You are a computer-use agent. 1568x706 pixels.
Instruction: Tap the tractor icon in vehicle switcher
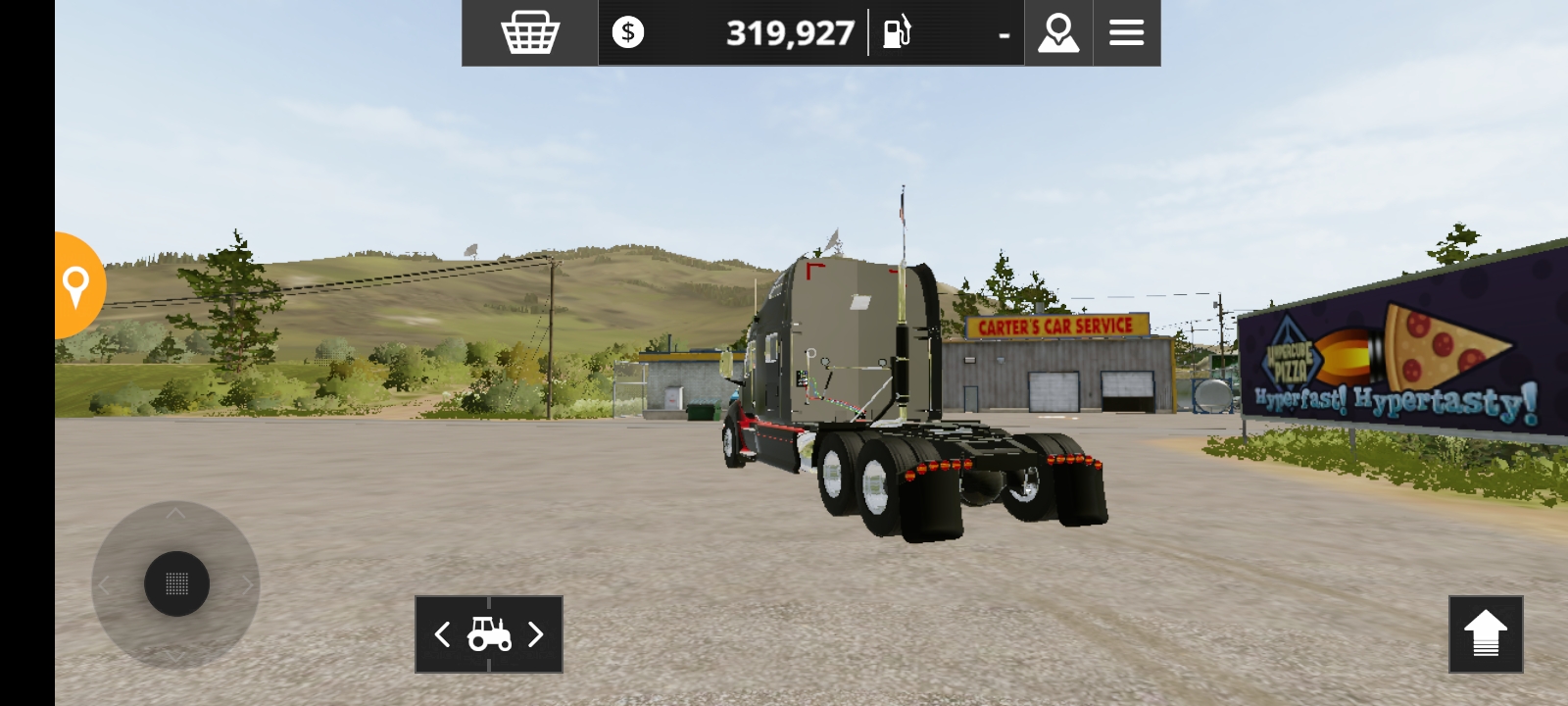488,635
